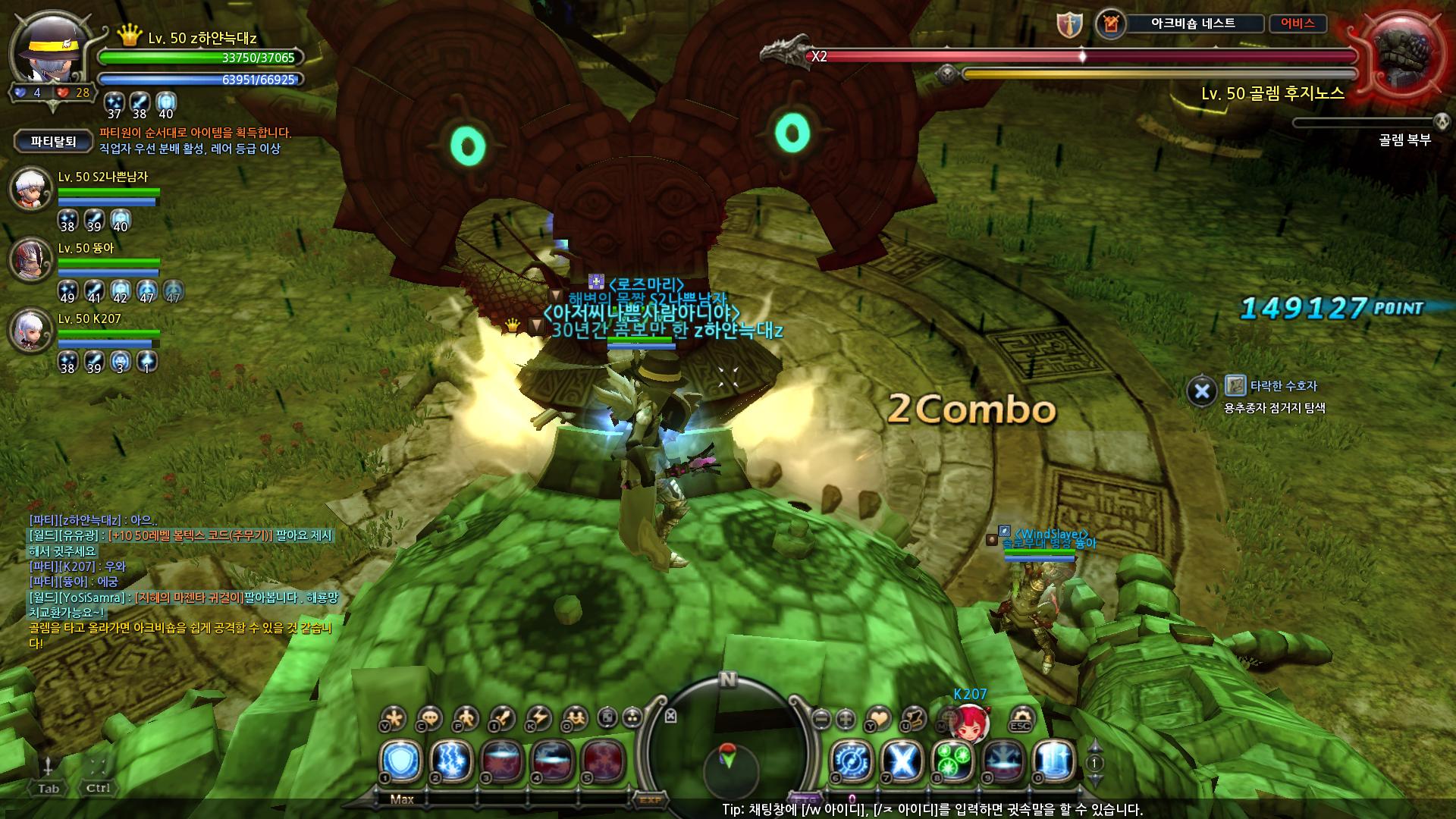Close the 타락한 수호자 quest tracker entry
Image resolution: width=1456 pixels, height=819 pixels.
tap(1202, 391)
